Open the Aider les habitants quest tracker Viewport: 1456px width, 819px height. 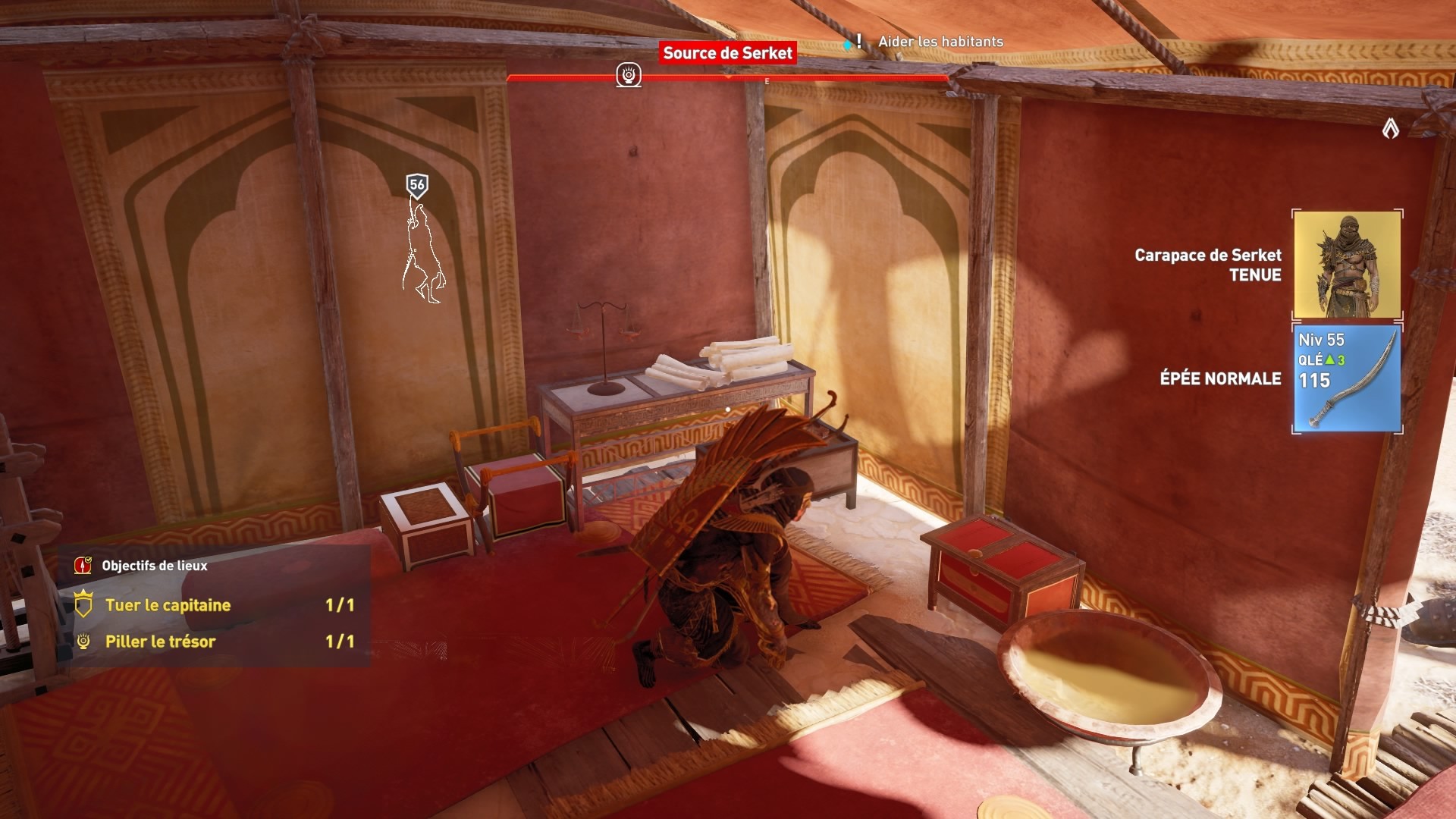940,42
